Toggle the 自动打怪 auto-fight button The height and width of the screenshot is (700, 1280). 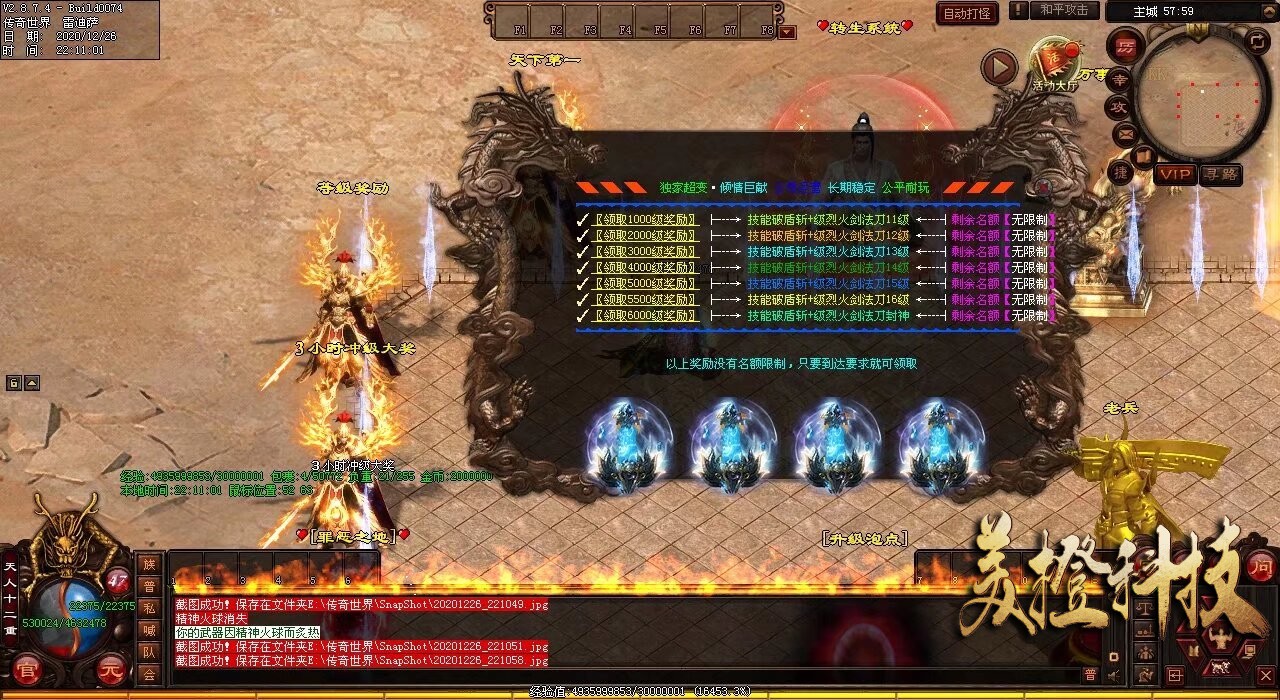(967, 13)
